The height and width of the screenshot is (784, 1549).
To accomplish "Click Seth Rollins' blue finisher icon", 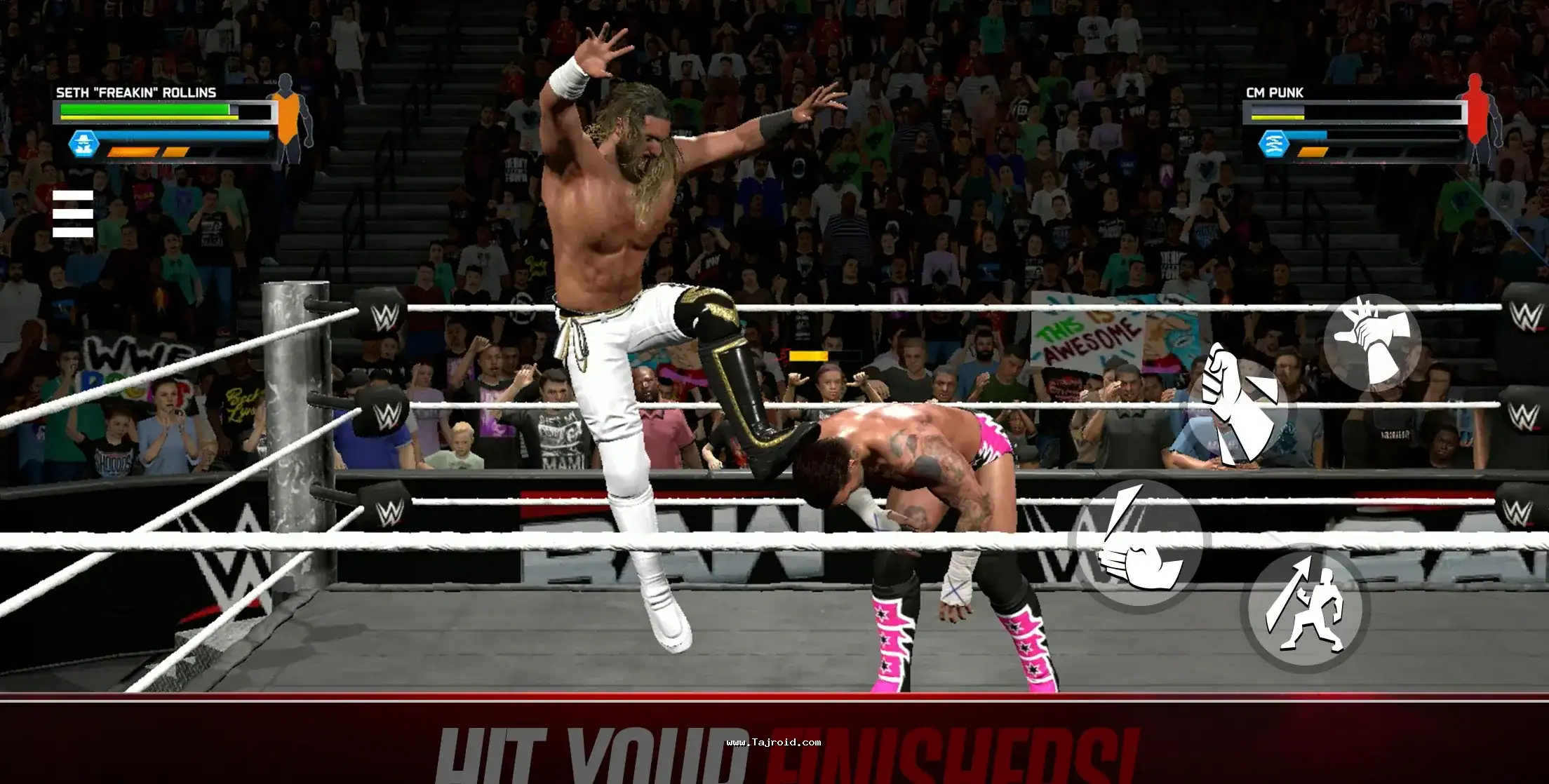I will tap(83, 144).
